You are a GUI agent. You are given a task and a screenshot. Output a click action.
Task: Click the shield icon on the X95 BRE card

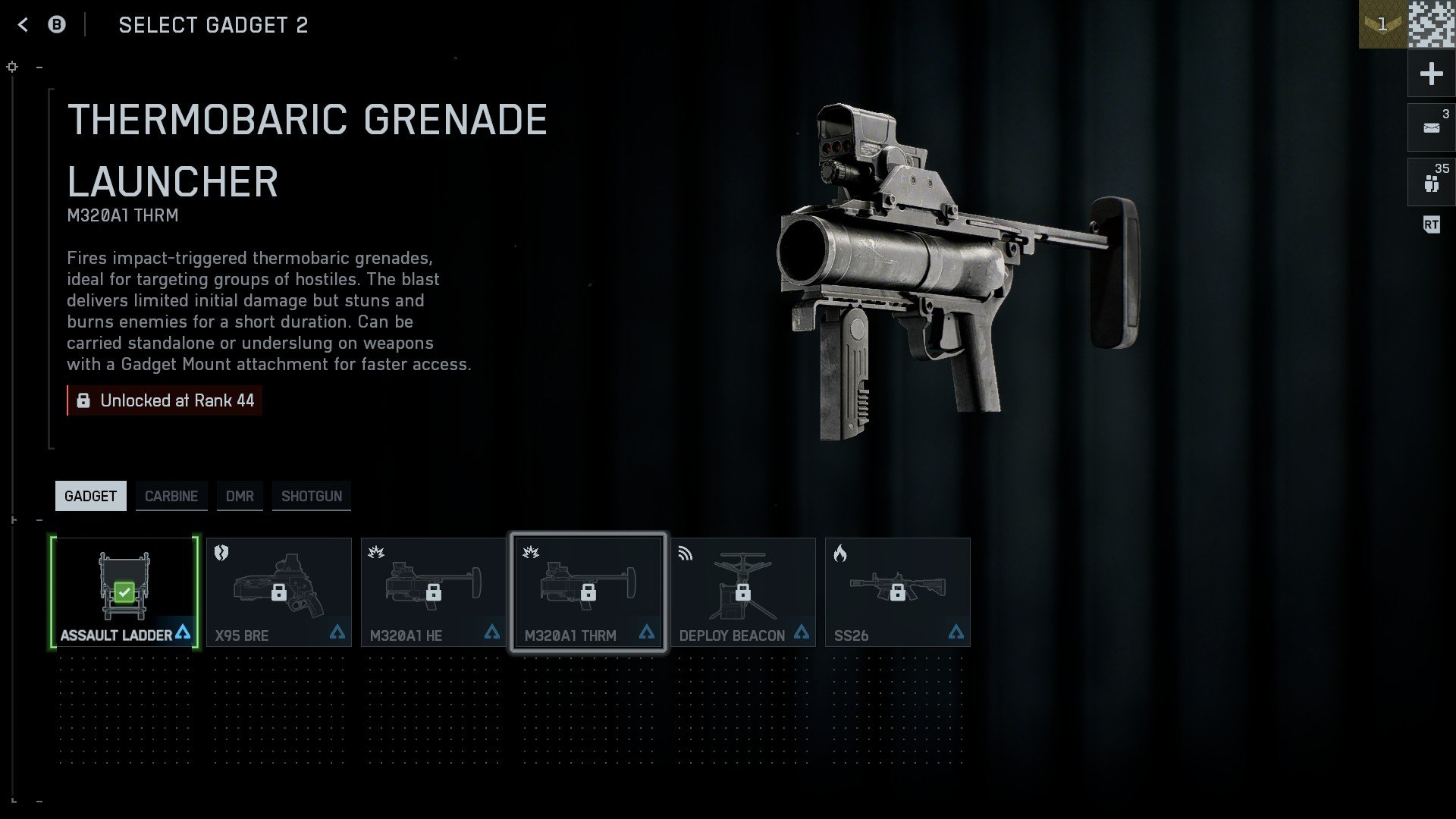(x=221, y=554)
